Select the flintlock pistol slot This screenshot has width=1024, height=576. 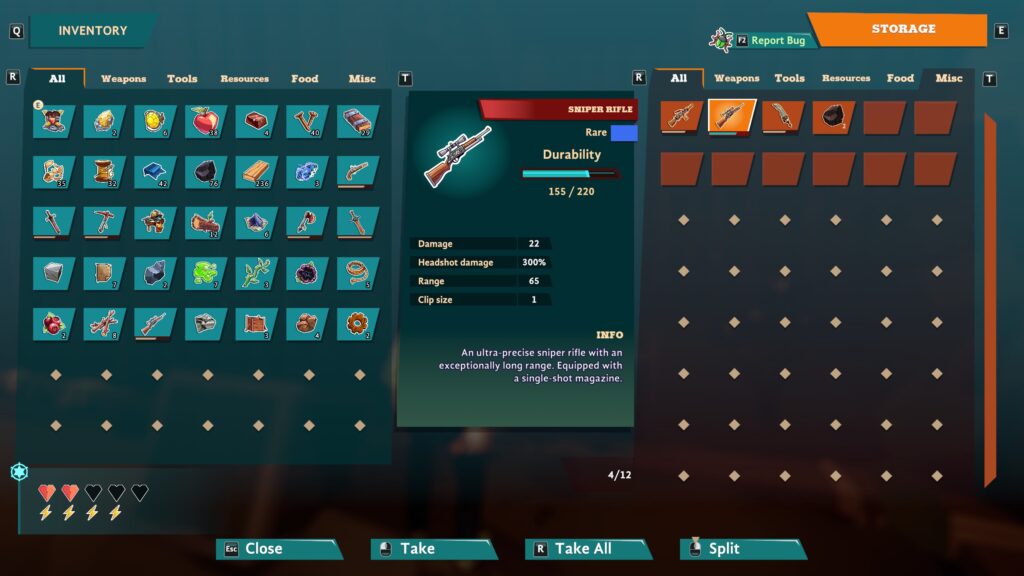click(358, 171)
